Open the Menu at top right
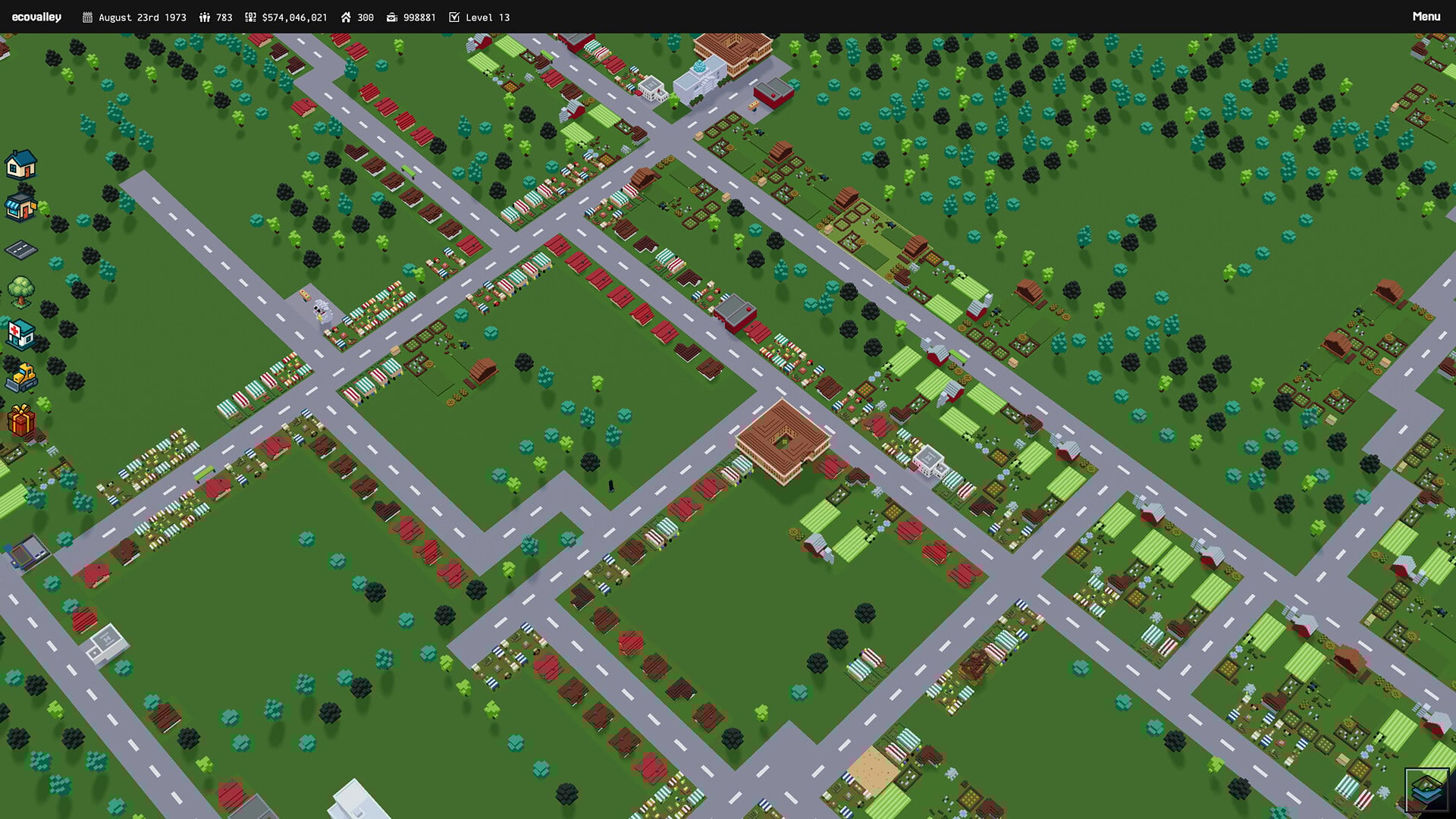Image resolution: width=1456 pixels, height=819 pixels. pos(1426,16)
